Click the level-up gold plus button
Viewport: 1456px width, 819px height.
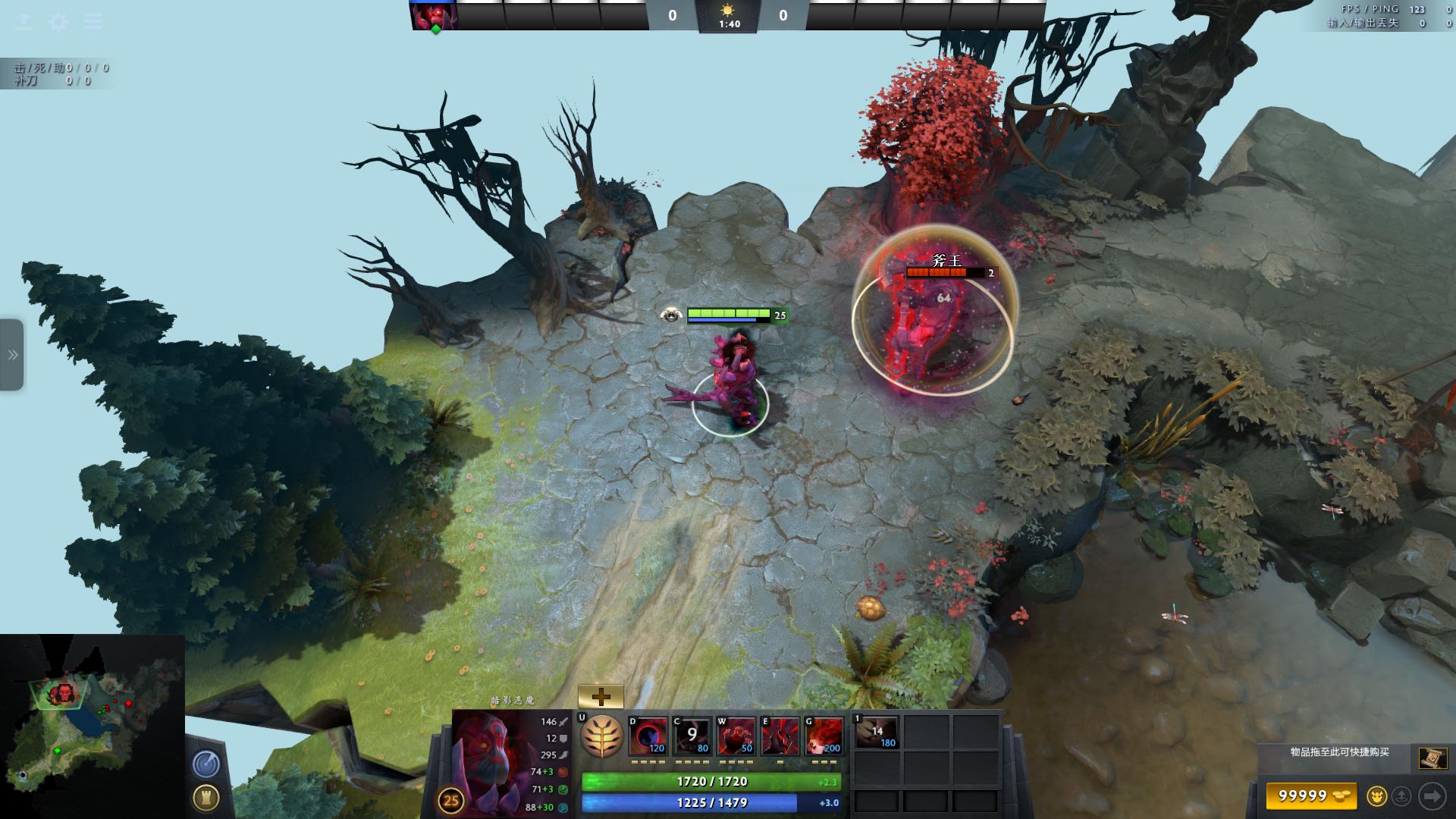[601, 696]
